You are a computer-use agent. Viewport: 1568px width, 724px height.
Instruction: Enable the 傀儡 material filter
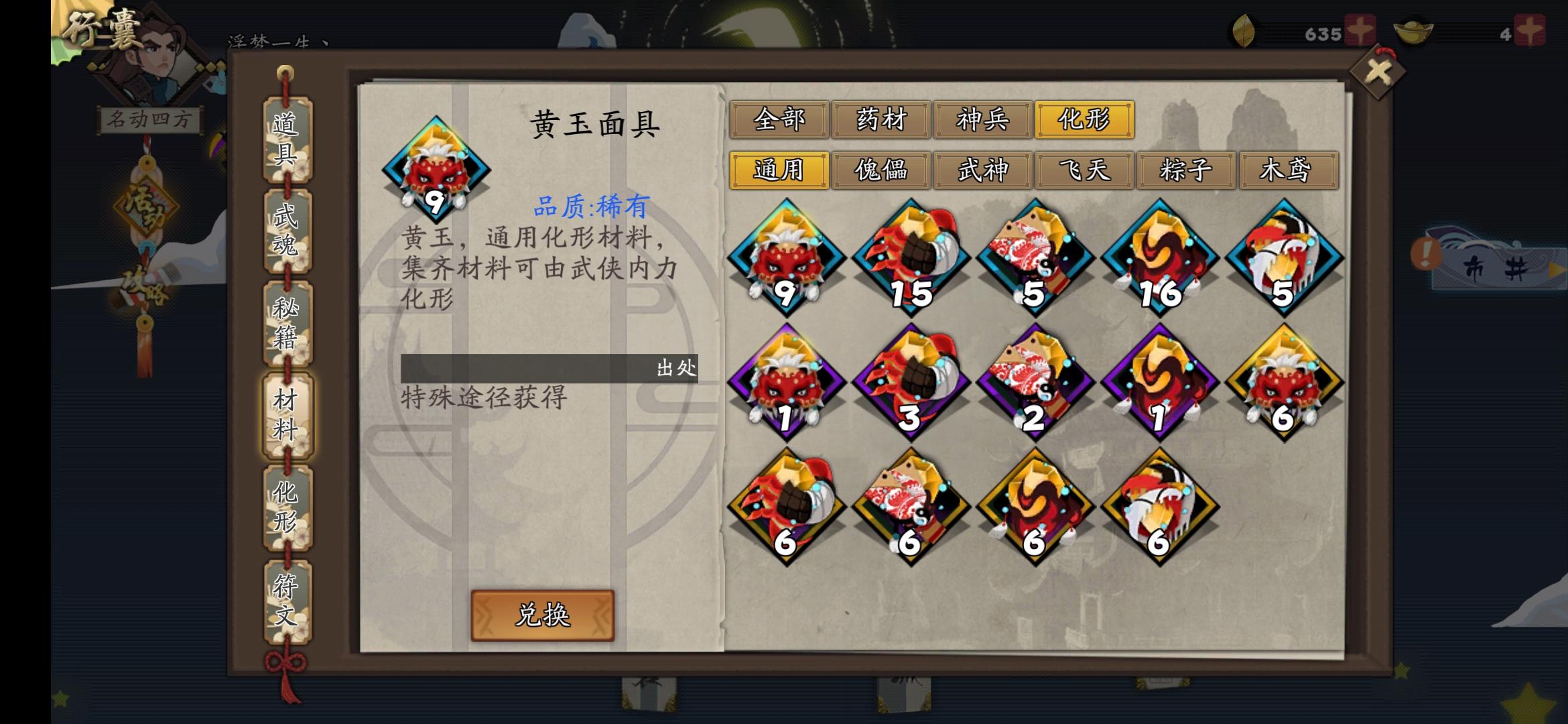click(x=881, y=171)
